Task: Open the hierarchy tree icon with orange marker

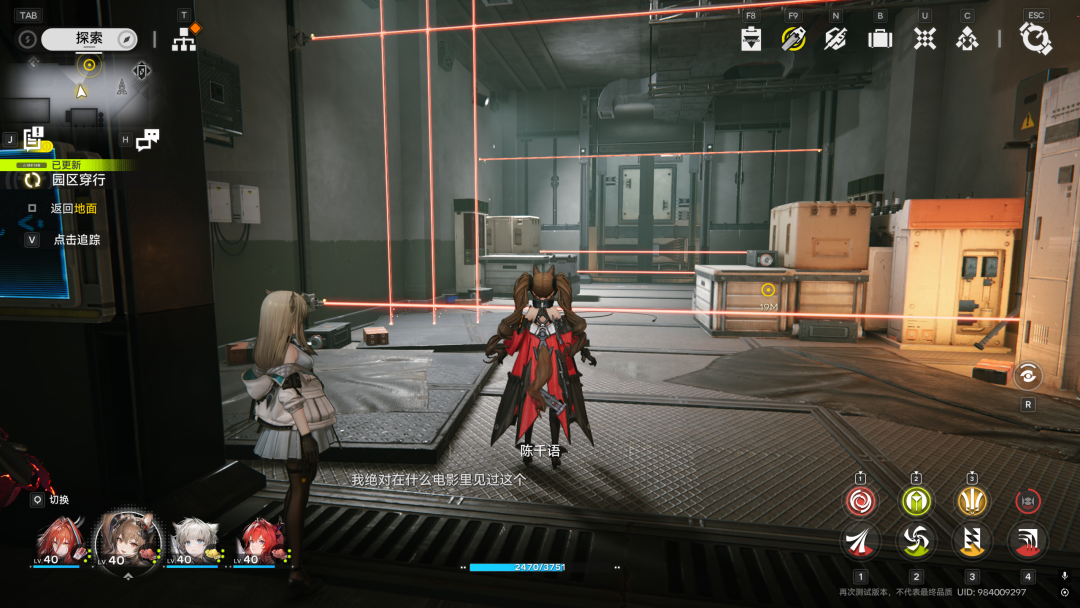Action: (x=184, y=39)
